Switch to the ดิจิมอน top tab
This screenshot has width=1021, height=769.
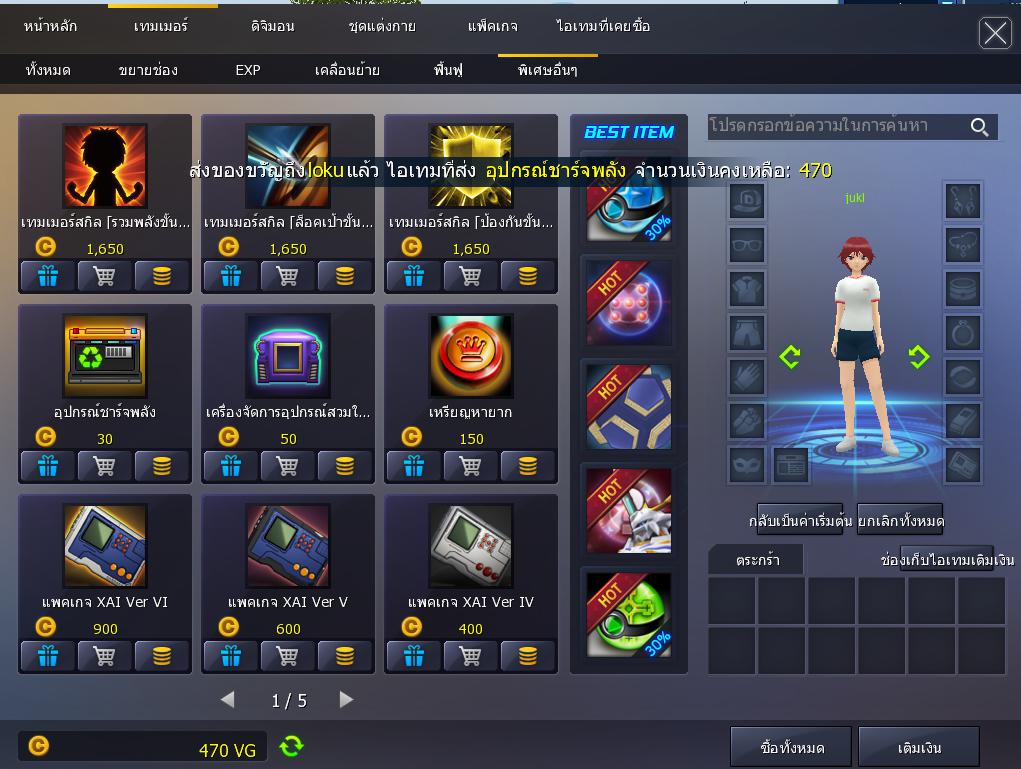coord(271,26)
